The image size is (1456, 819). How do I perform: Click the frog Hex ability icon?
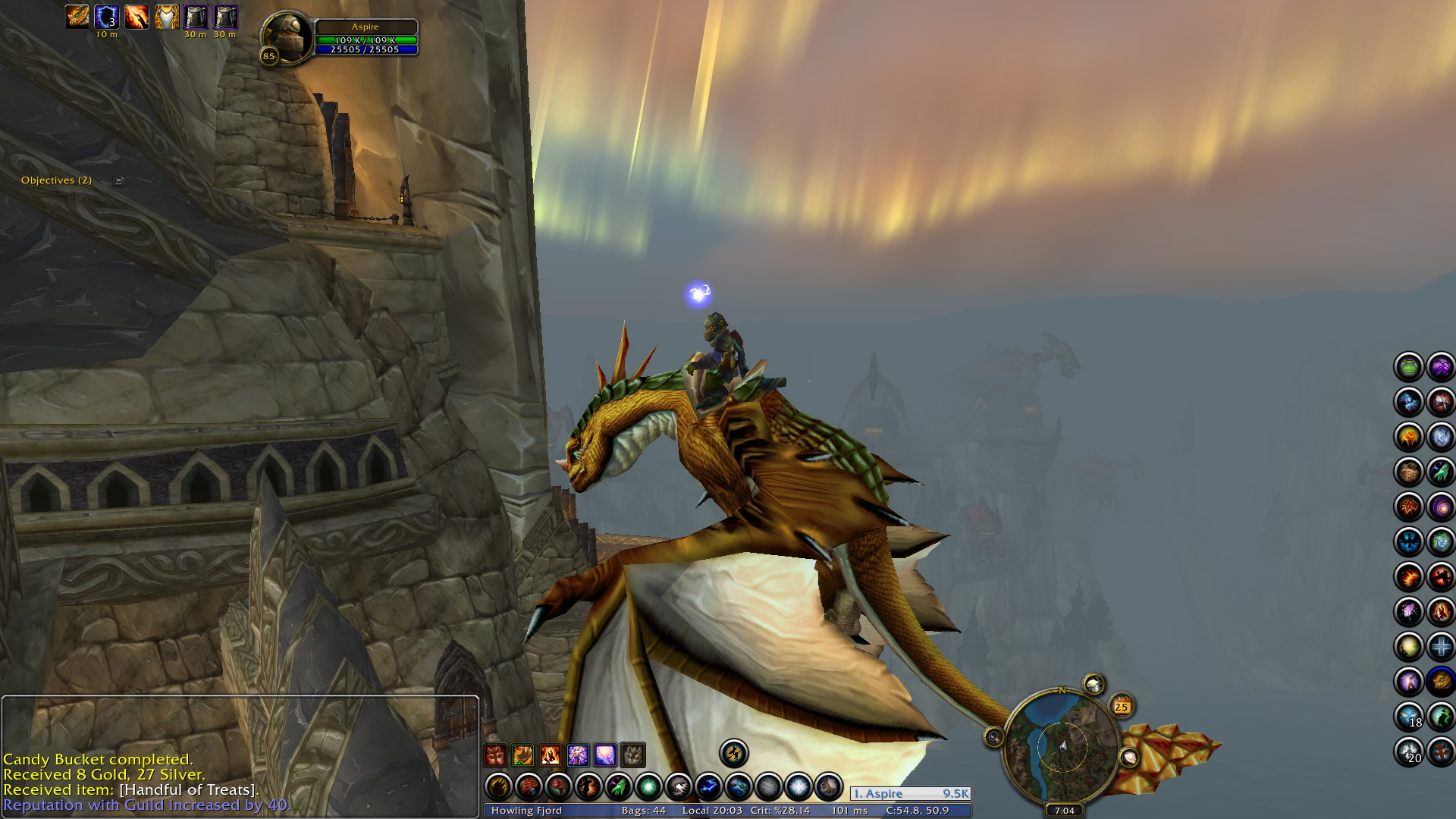[x=1409, y=368]
